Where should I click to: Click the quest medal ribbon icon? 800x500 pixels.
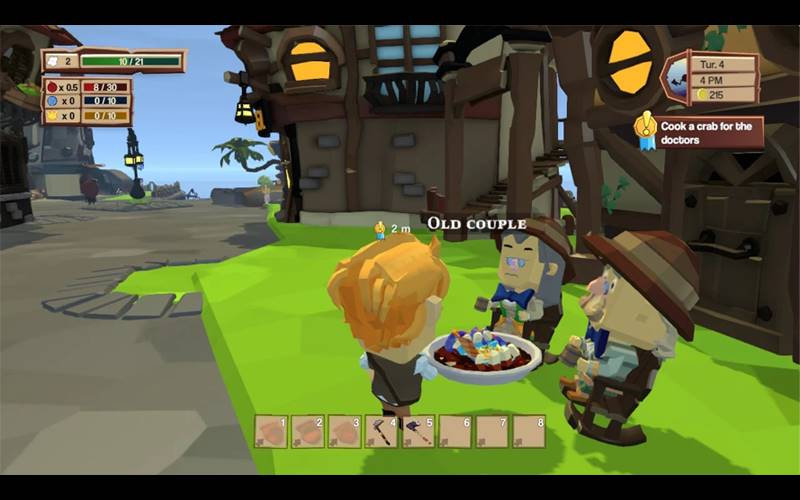pos(647,129)
